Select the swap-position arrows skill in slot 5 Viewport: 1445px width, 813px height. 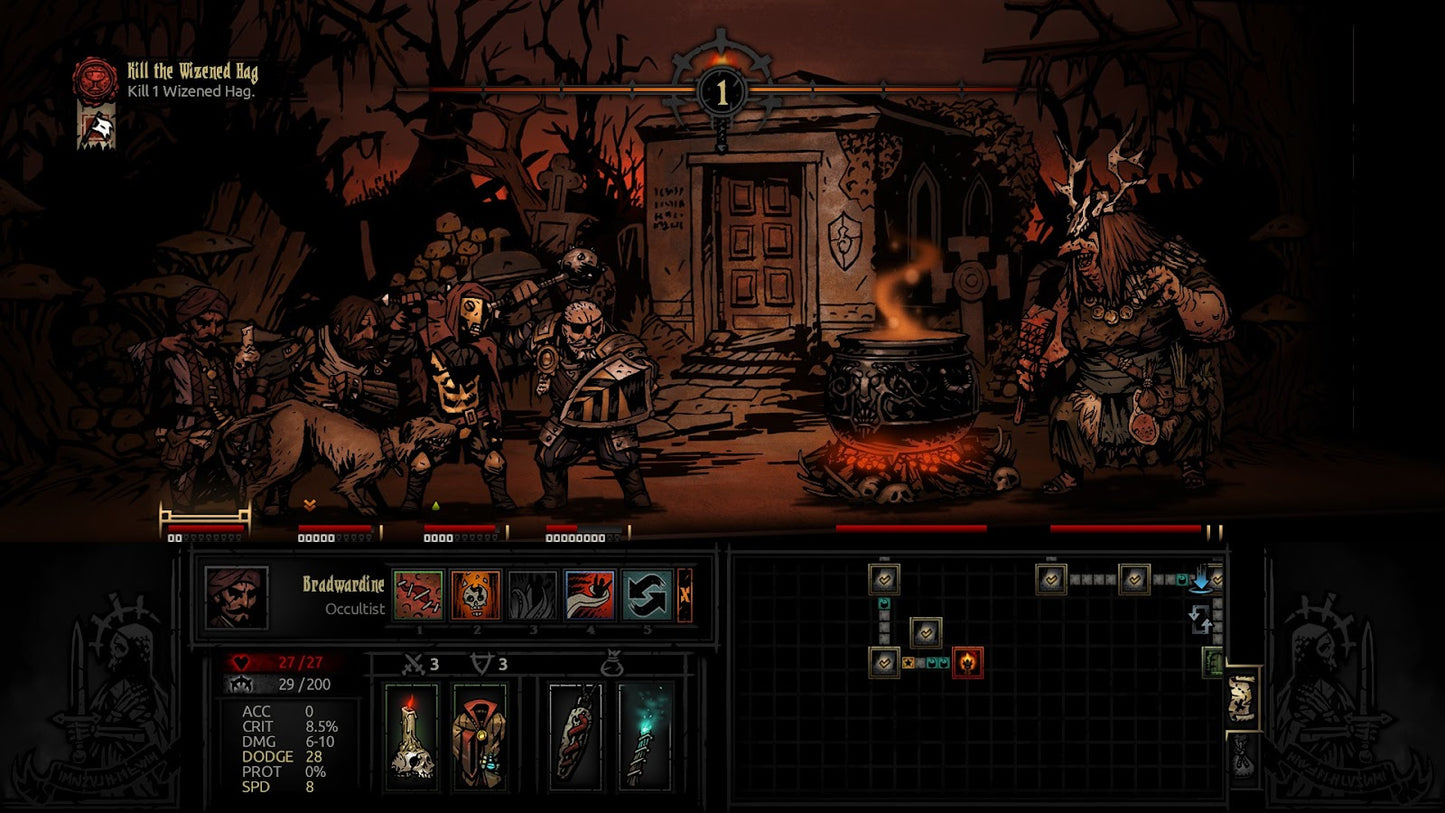point(648,596)
